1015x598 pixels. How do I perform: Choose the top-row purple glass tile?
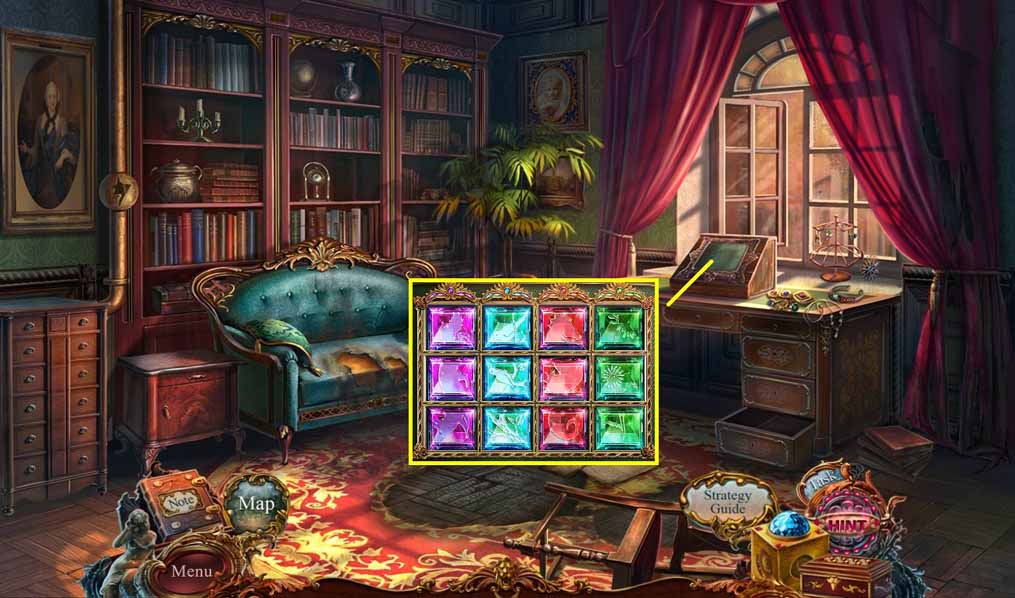(x=450, y=326)
